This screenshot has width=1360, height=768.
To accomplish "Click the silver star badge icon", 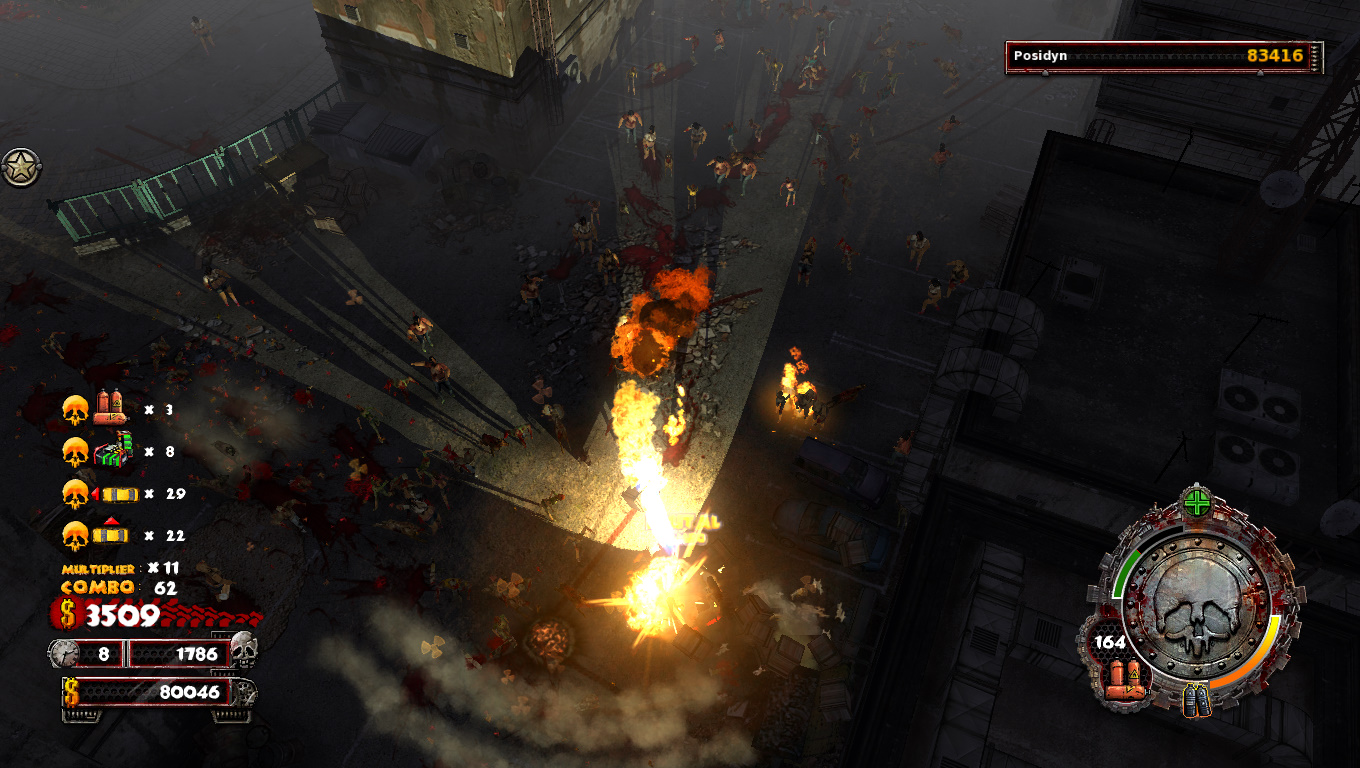I will 20,167.
